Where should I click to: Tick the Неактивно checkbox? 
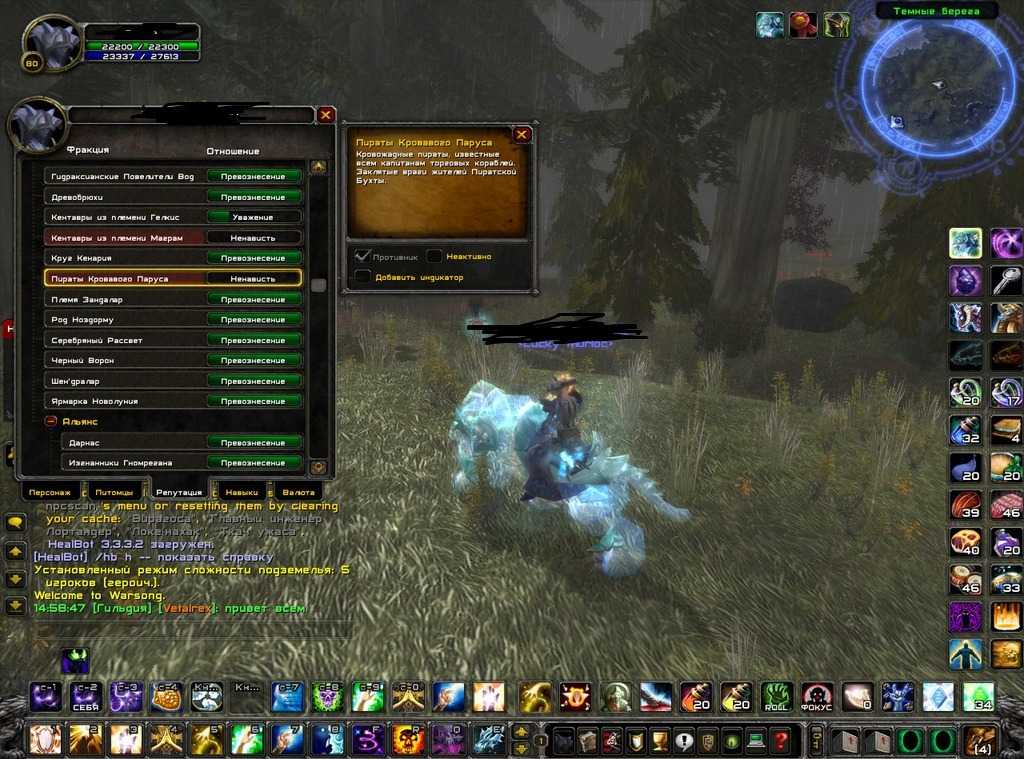click(x=435, y=256)
